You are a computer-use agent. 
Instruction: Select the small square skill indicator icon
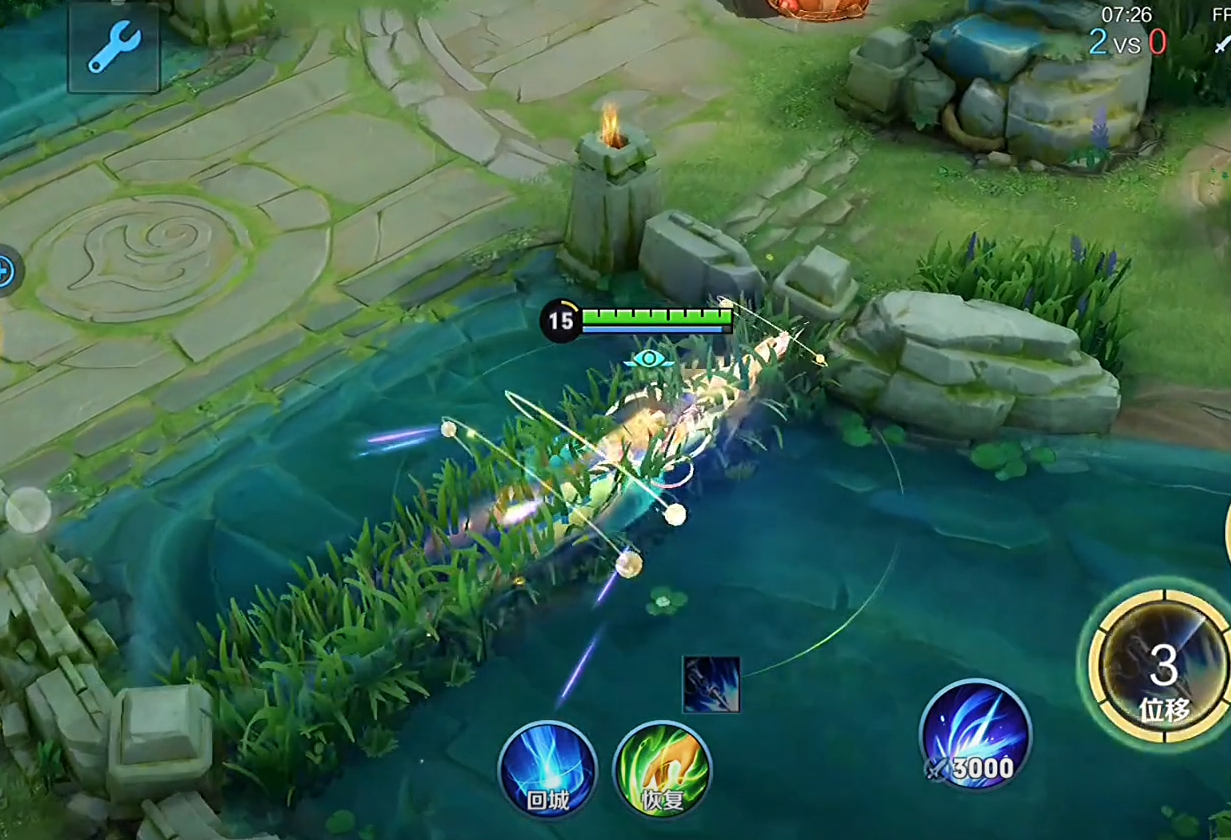click(x=711, y=685)
